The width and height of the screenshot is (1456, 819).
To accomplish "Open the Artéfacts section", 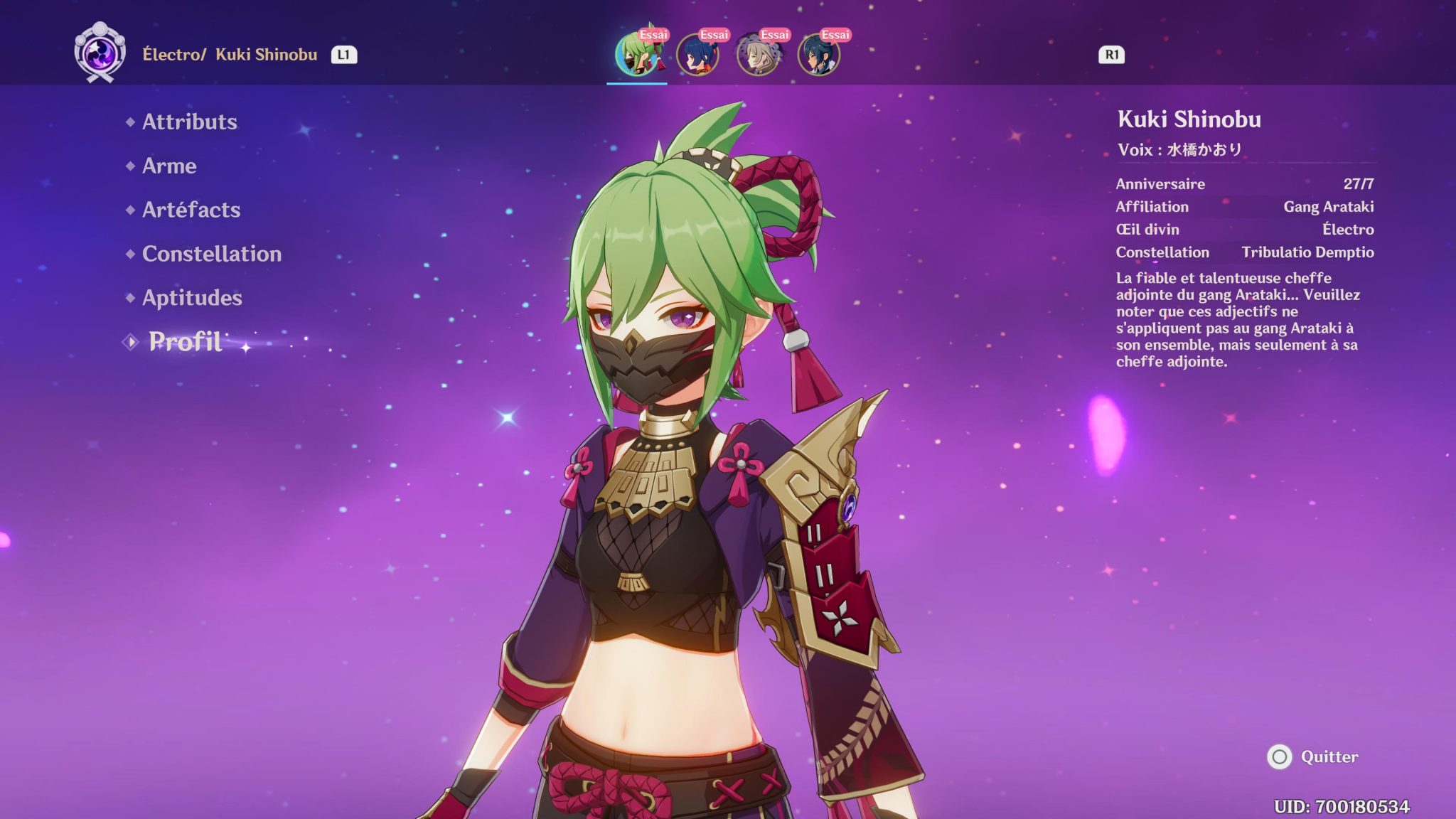I will coord(191,210).
